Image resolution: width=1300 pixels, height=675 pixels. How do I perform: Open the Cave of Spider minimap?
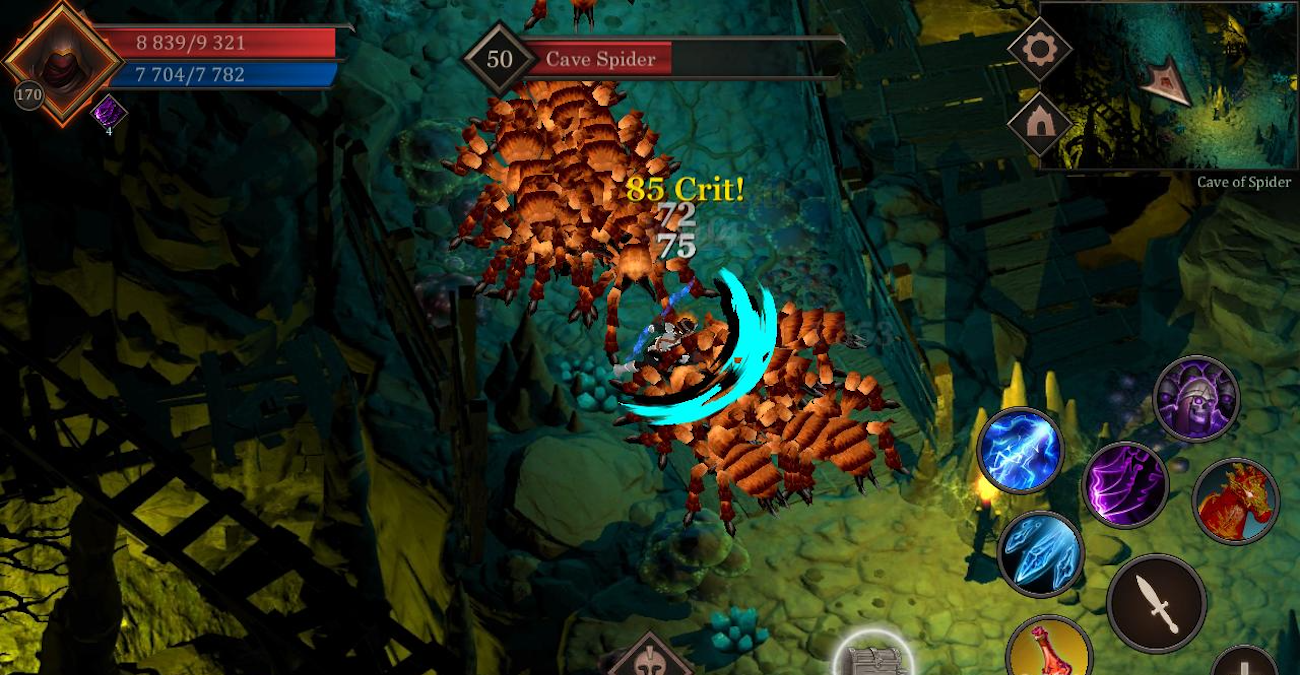[x=1168, y=86]
